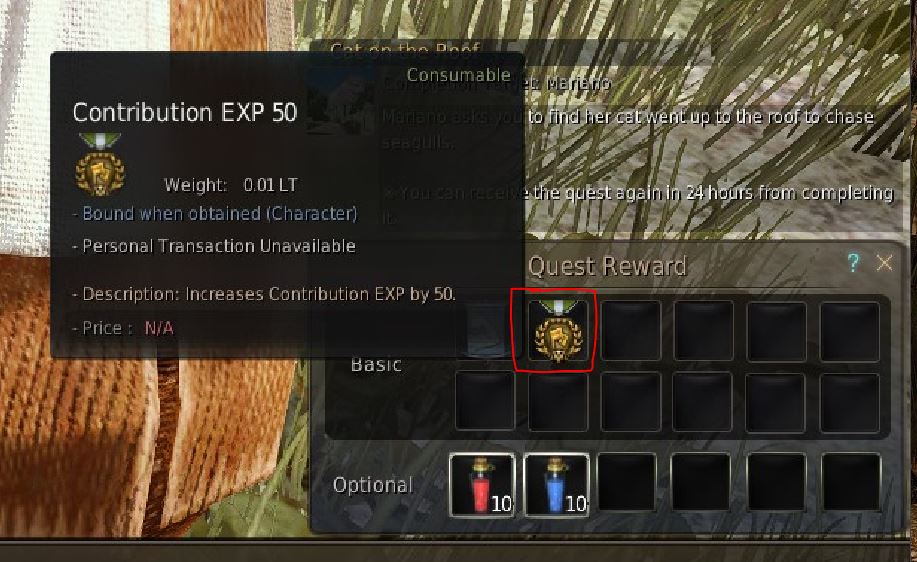Close the Quest Reward window

point(884,263)
